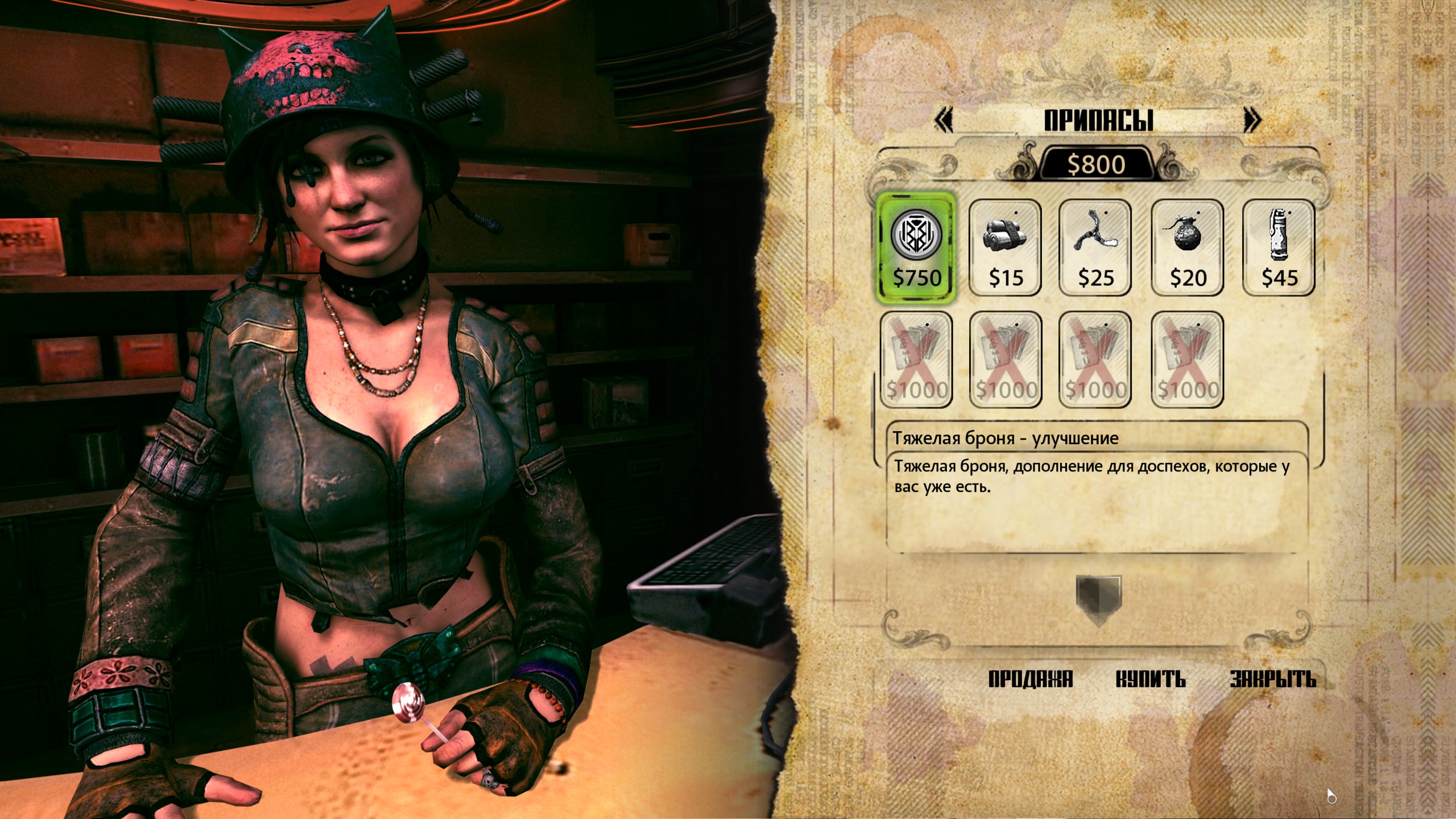Click Купить to buy the item
Viewport: 1456px width, 819px height.
click(1151, 679)
